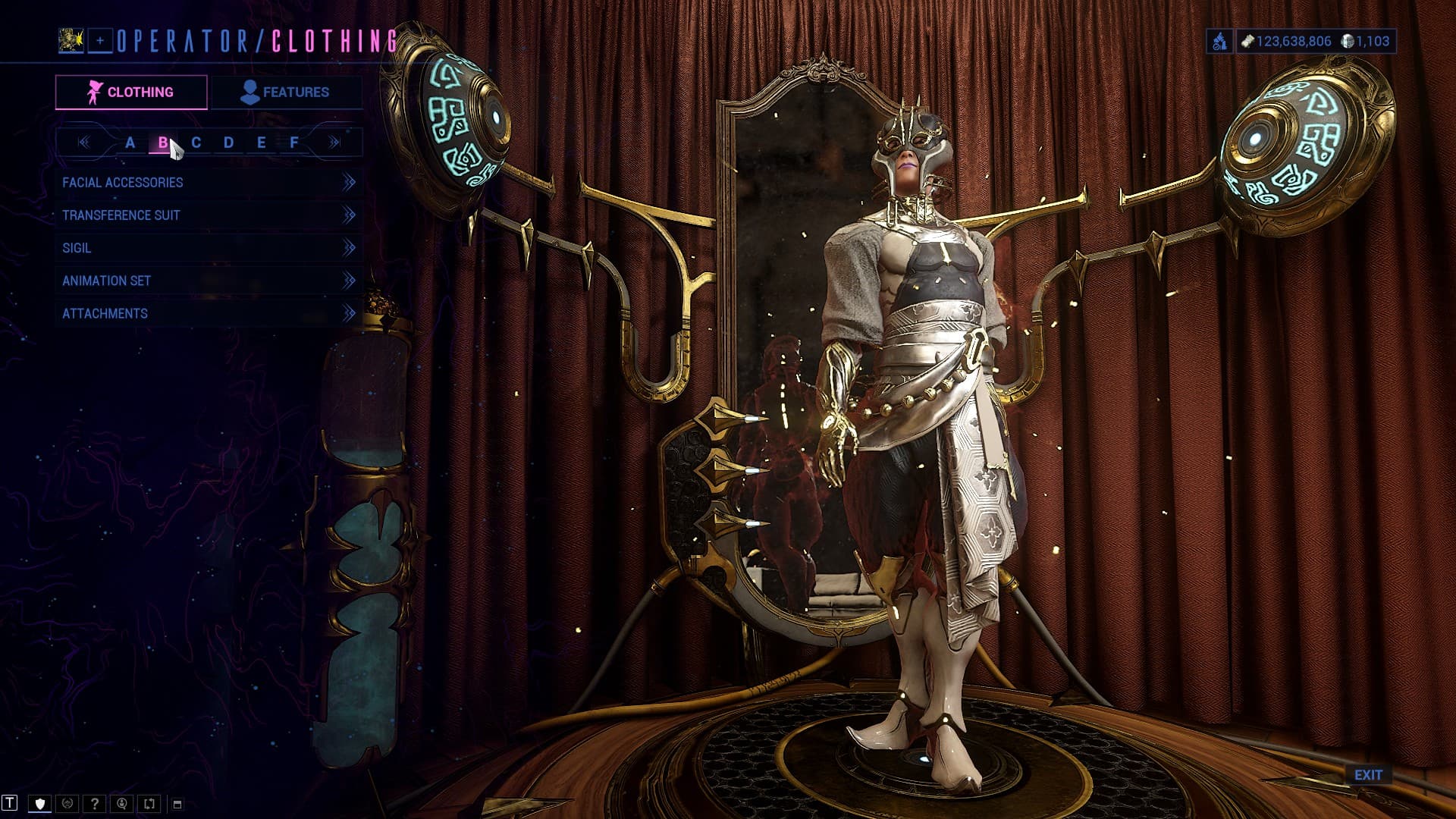
Task: Click the shield icon in bottom bar
Action: (40, 804)
